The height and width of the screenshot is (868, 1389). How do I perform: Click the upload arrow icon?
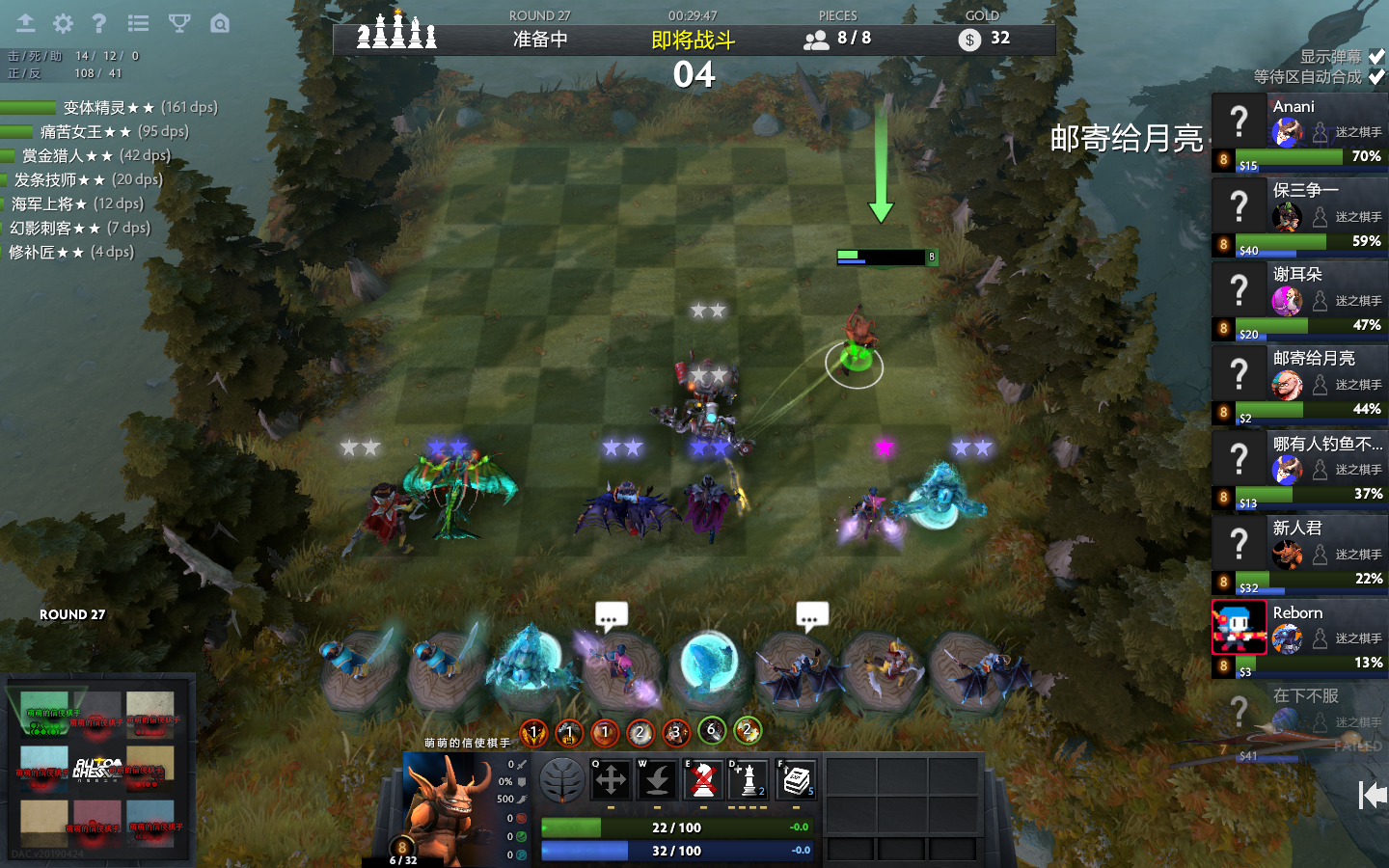25,23
